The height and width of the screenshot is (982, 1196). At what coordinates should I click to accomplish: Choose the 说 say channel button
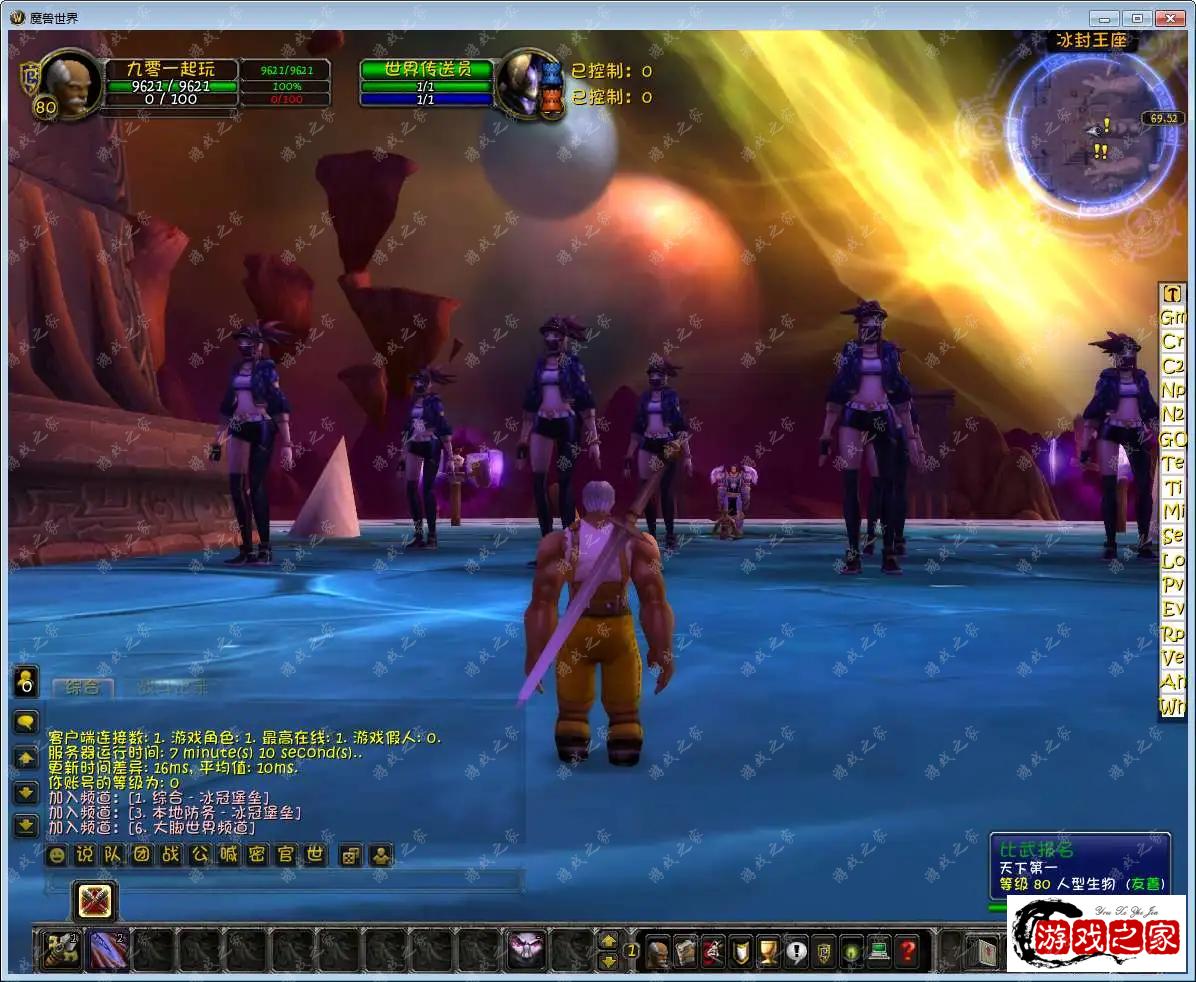(x=85, y=856)
